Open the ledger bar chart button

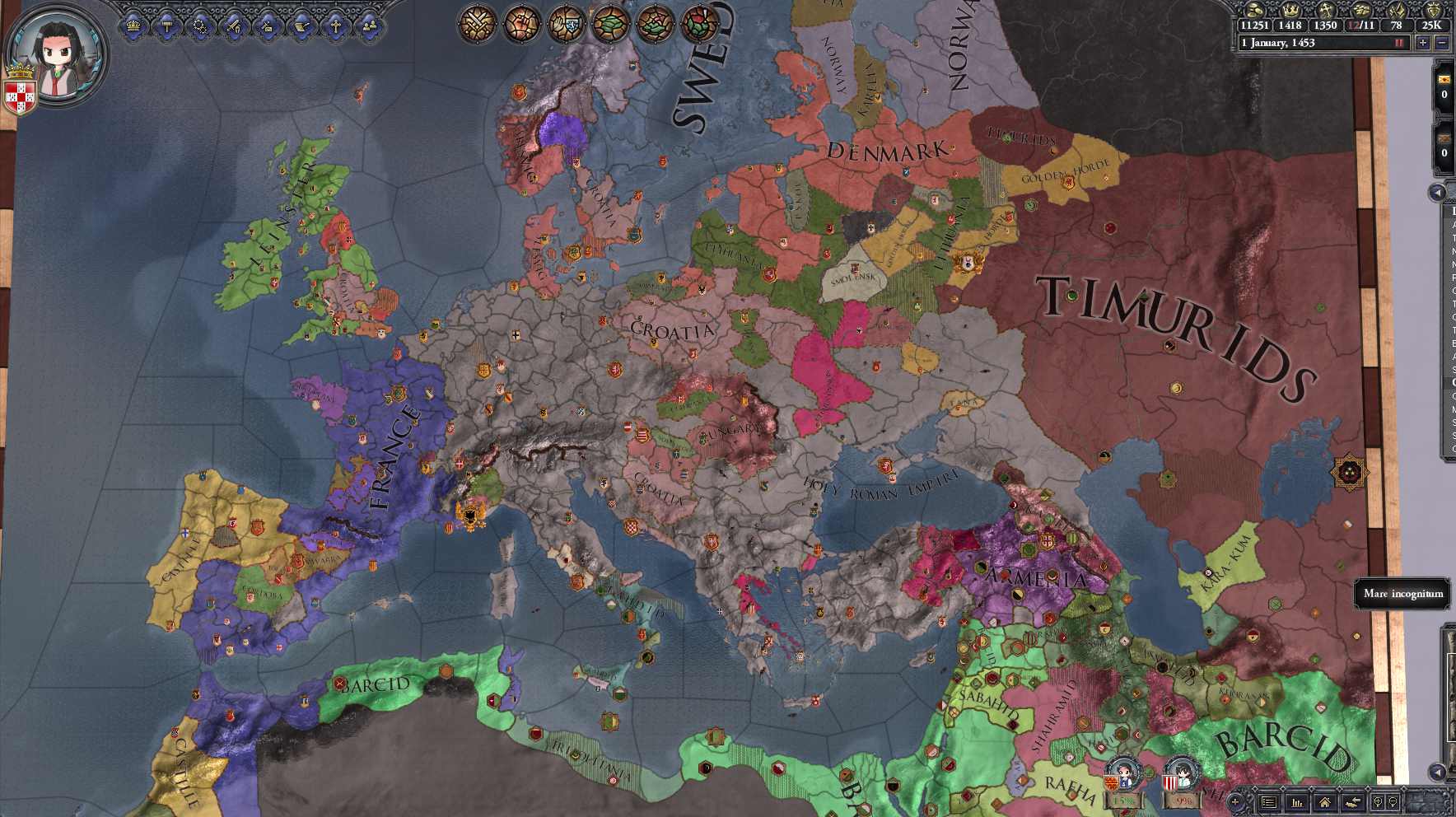coord(1297,802)
